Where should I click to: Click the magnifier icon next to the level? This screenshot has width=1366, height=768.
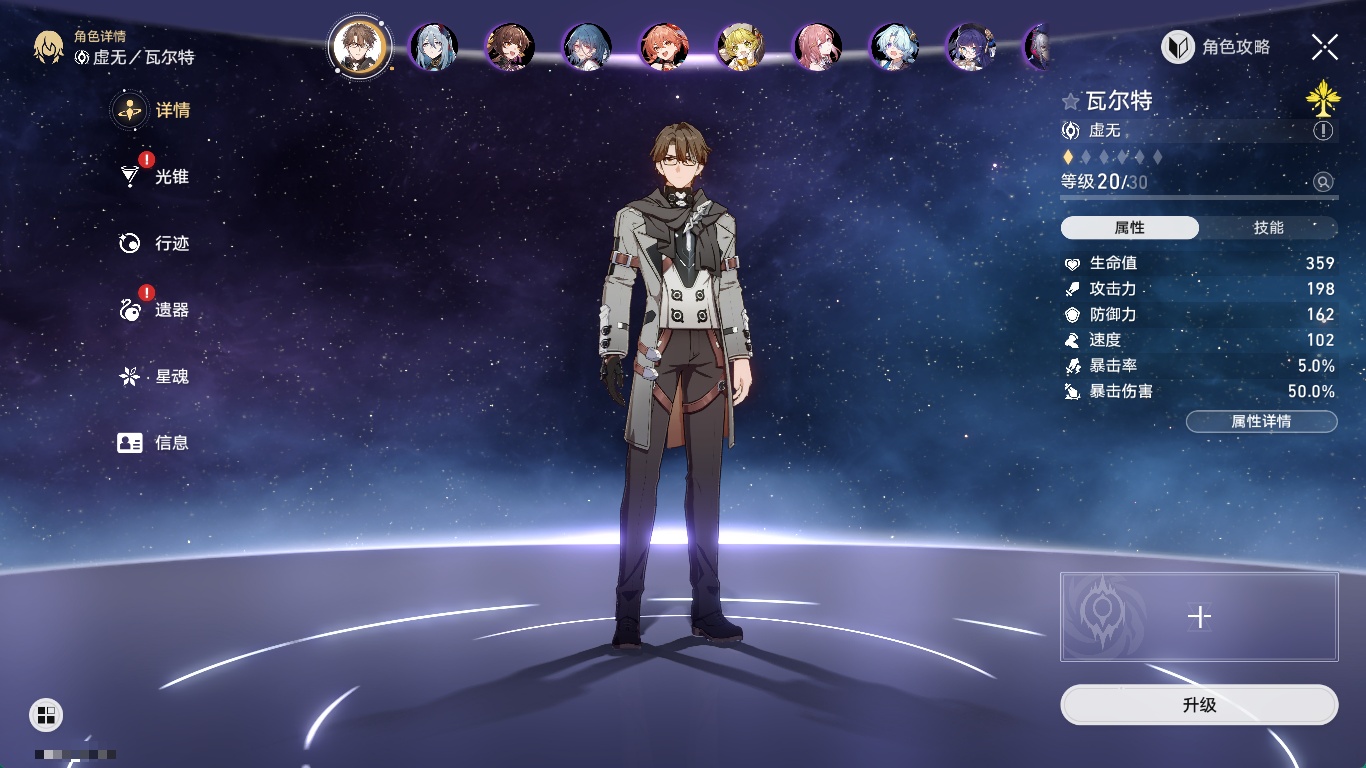[1323, 182]
